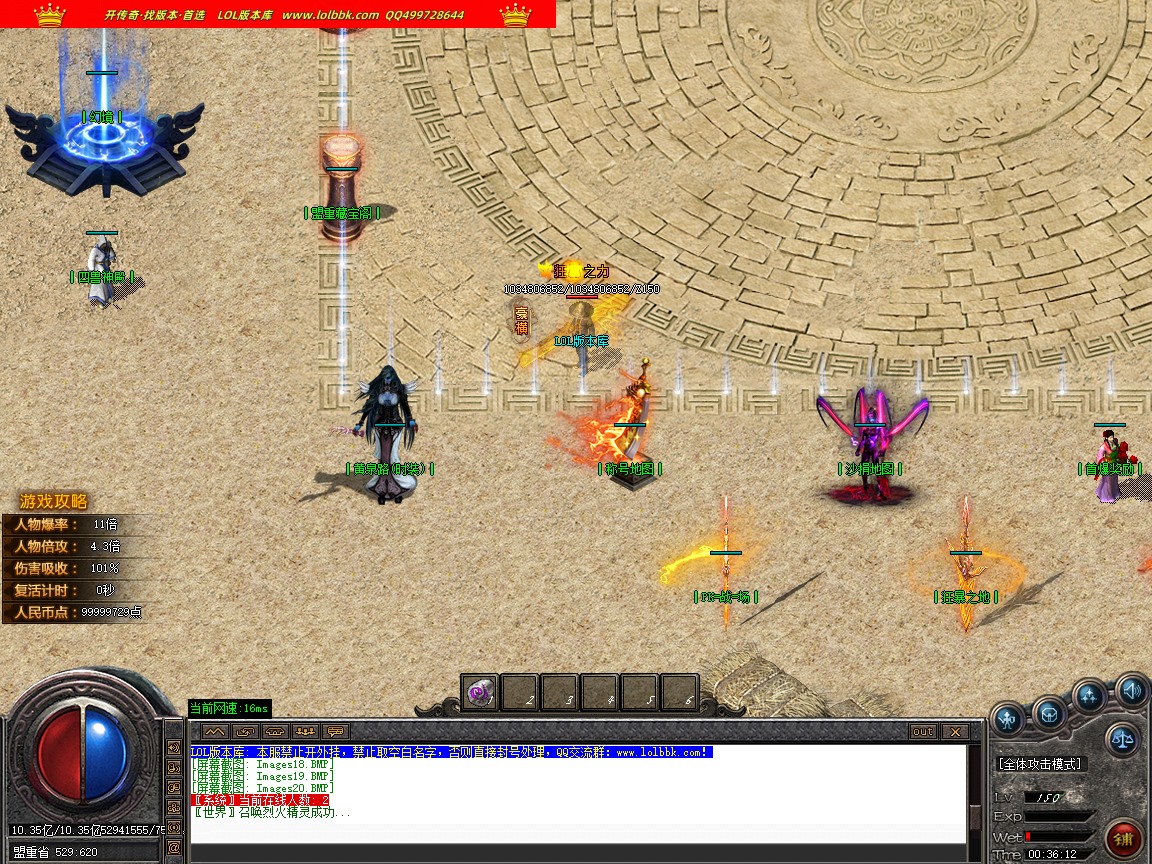Use the purple item in hotbar slot 1
Viewport: 1152px width, 864px height.
tap(481, 693)
